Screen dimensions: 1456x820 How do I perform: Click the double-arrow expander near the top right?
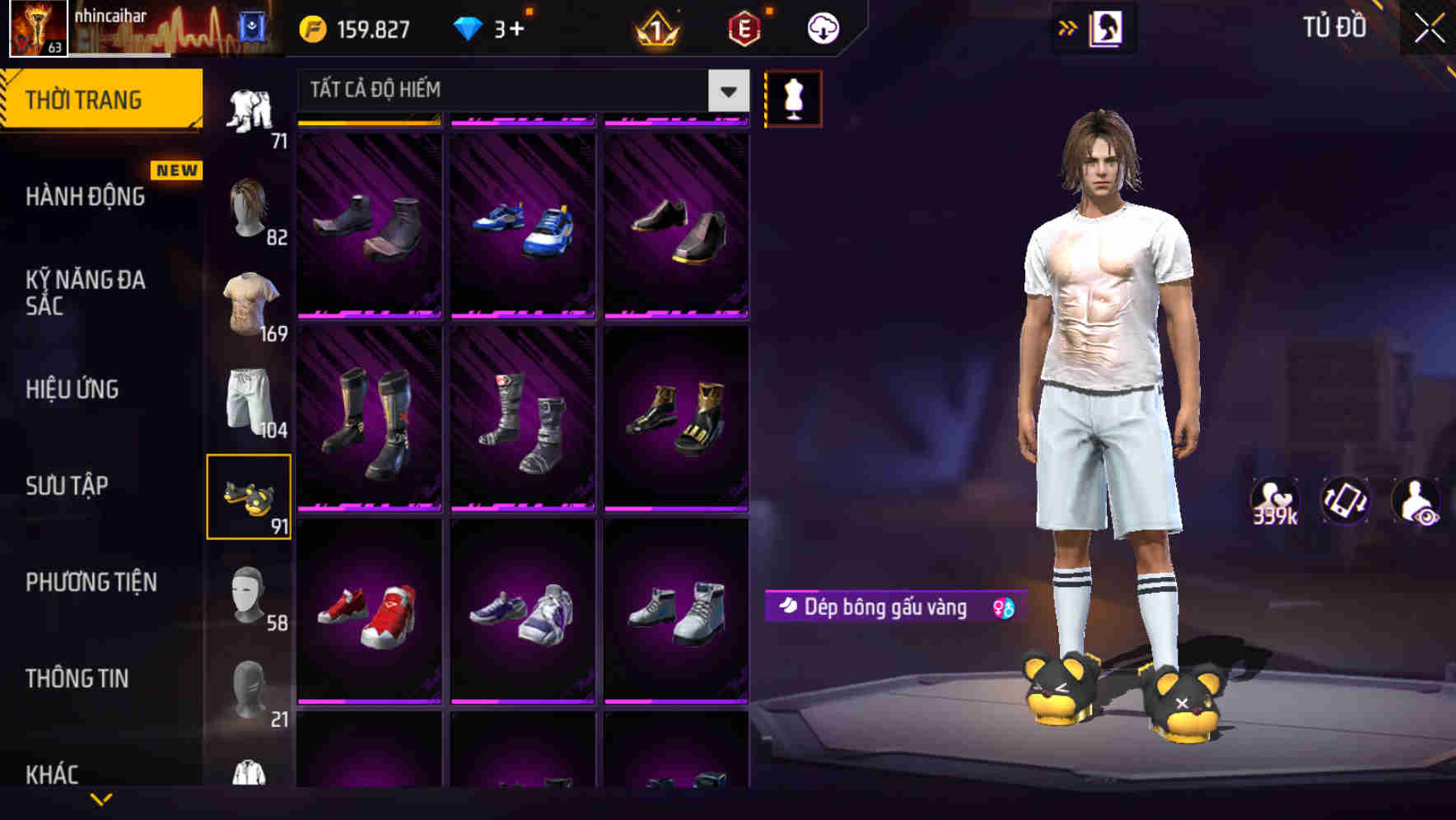tap(1068, 27)
